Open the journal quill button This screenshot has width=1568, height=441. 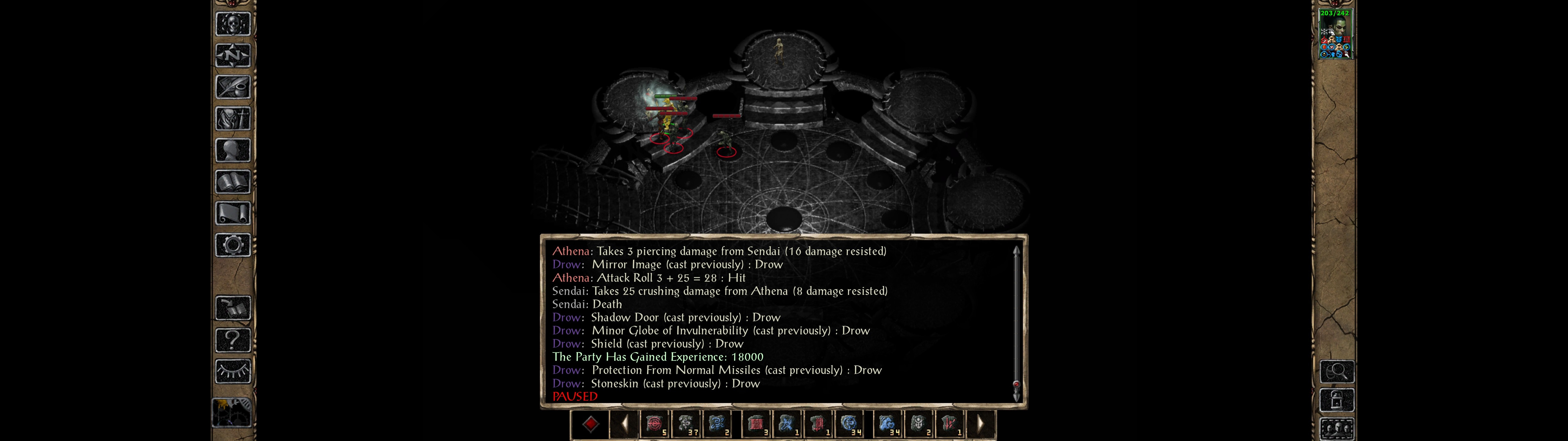pyautogui.click(x=233, y=88)
